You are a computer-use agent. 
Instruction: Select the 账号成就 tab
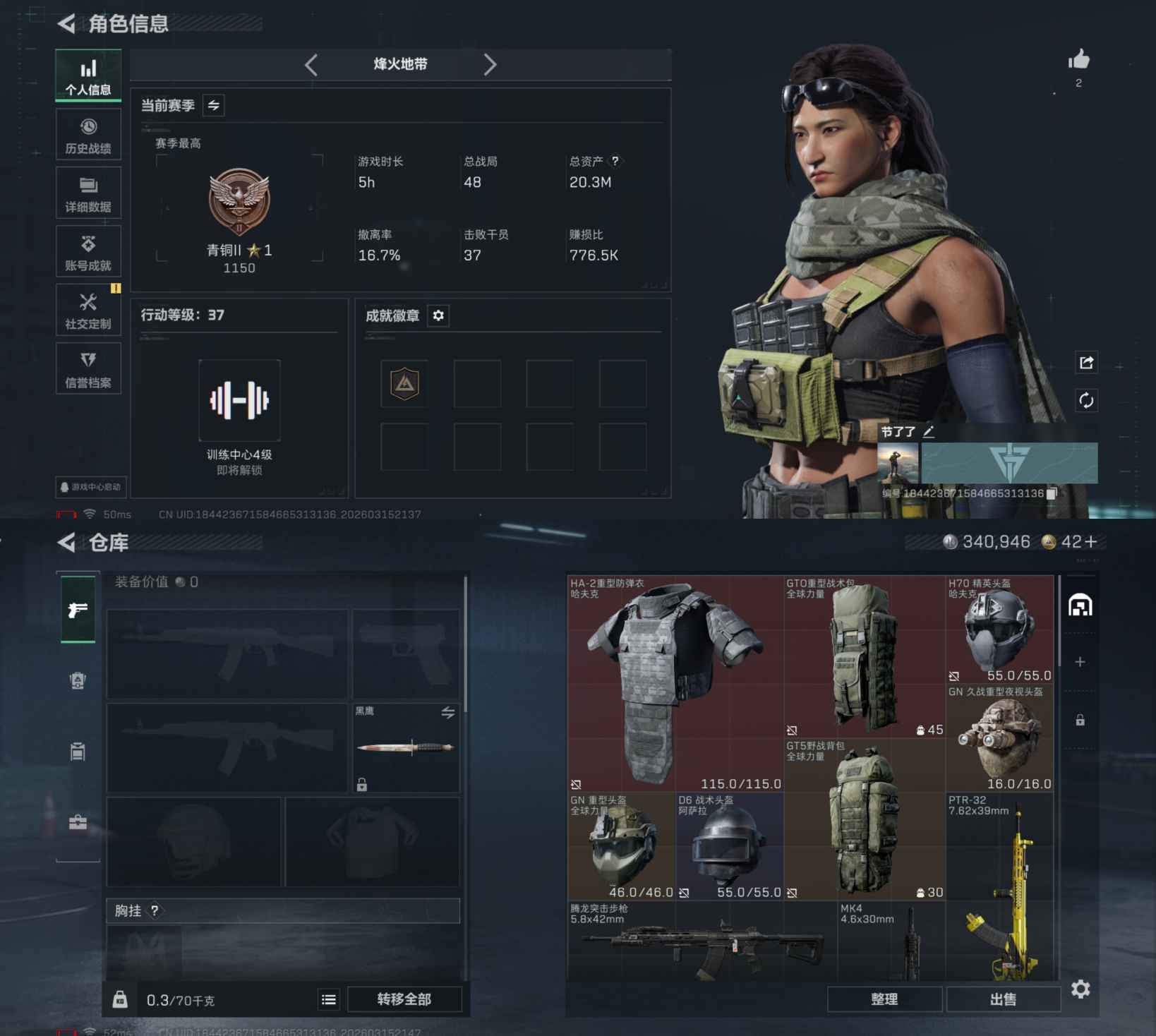click(88, 252)
